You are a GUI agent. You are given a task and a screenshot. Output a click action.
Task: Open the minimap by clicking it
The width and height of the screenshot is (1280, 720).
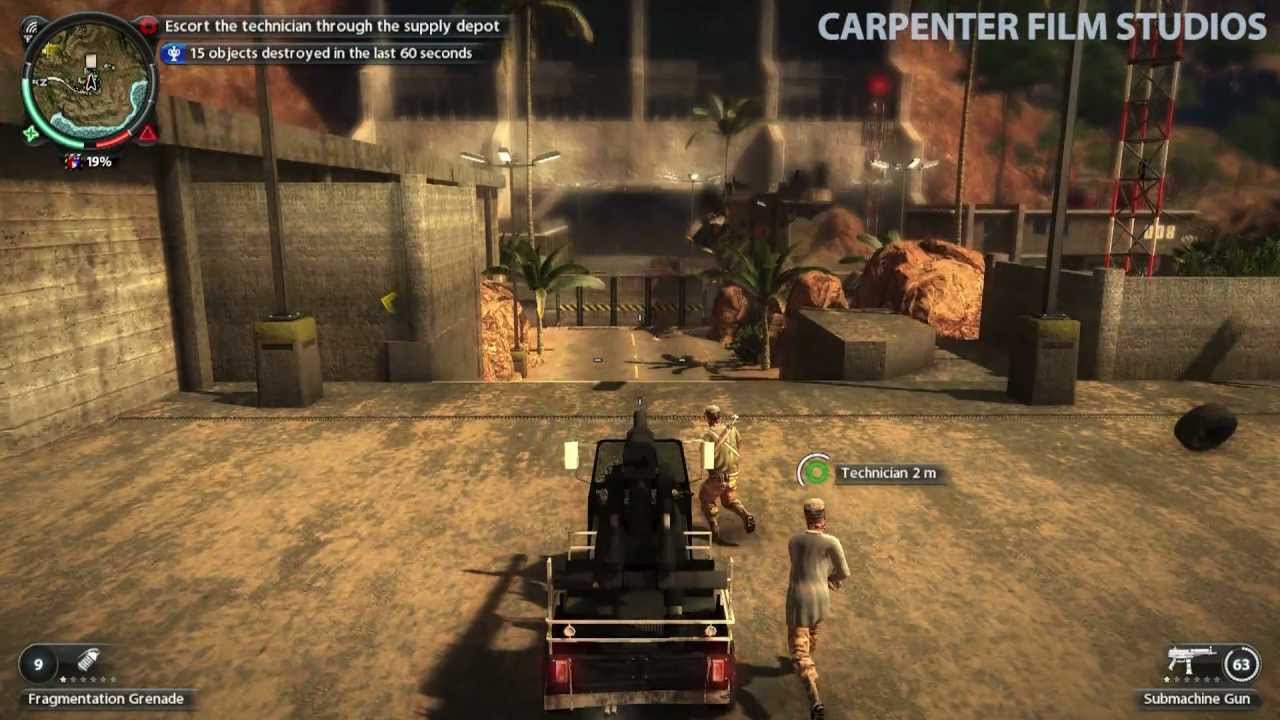(90, 80)
